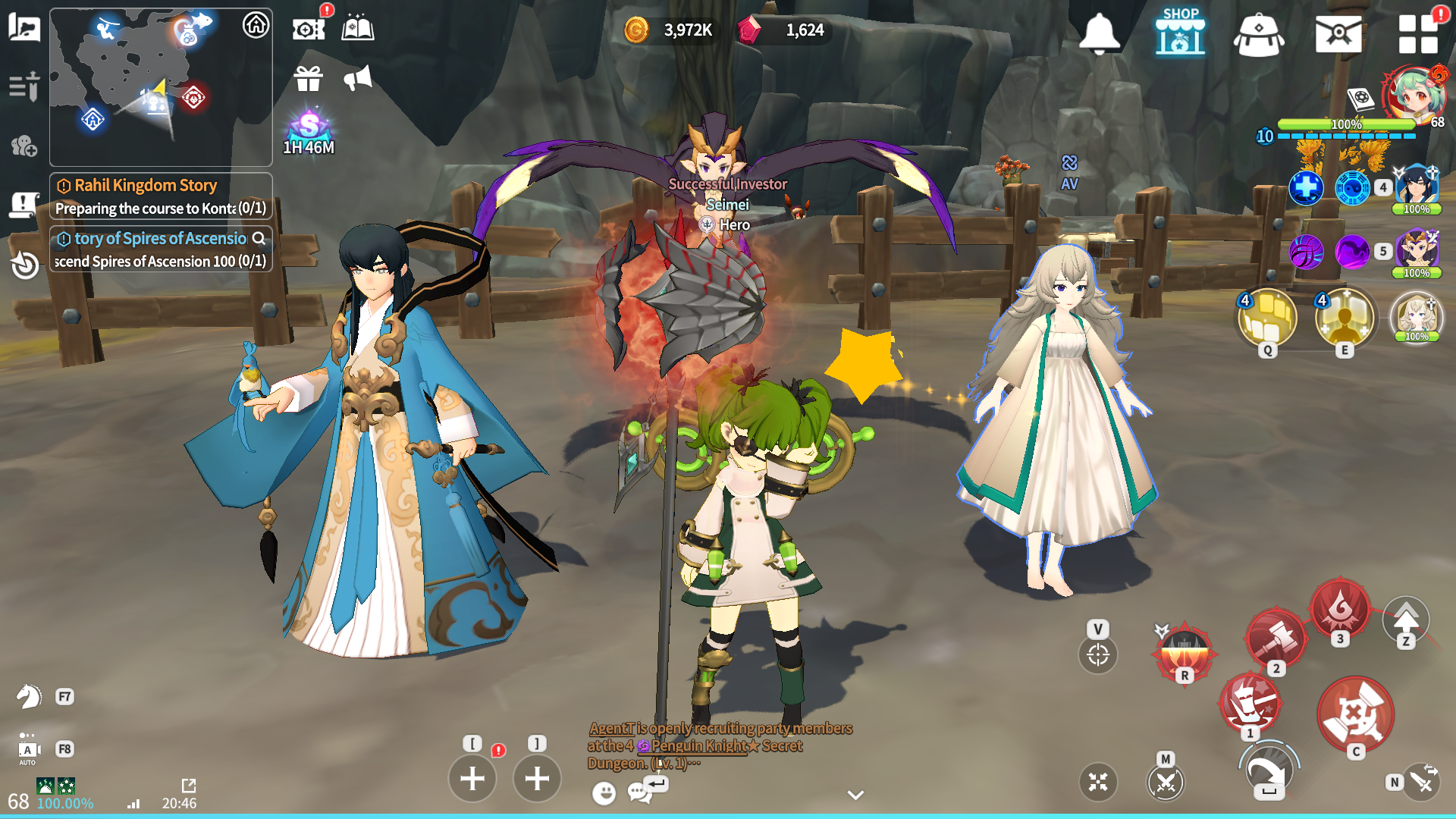The image size is (1456, 819).
Task: Open the book with sparkles icon
Action: coord(357,29)
